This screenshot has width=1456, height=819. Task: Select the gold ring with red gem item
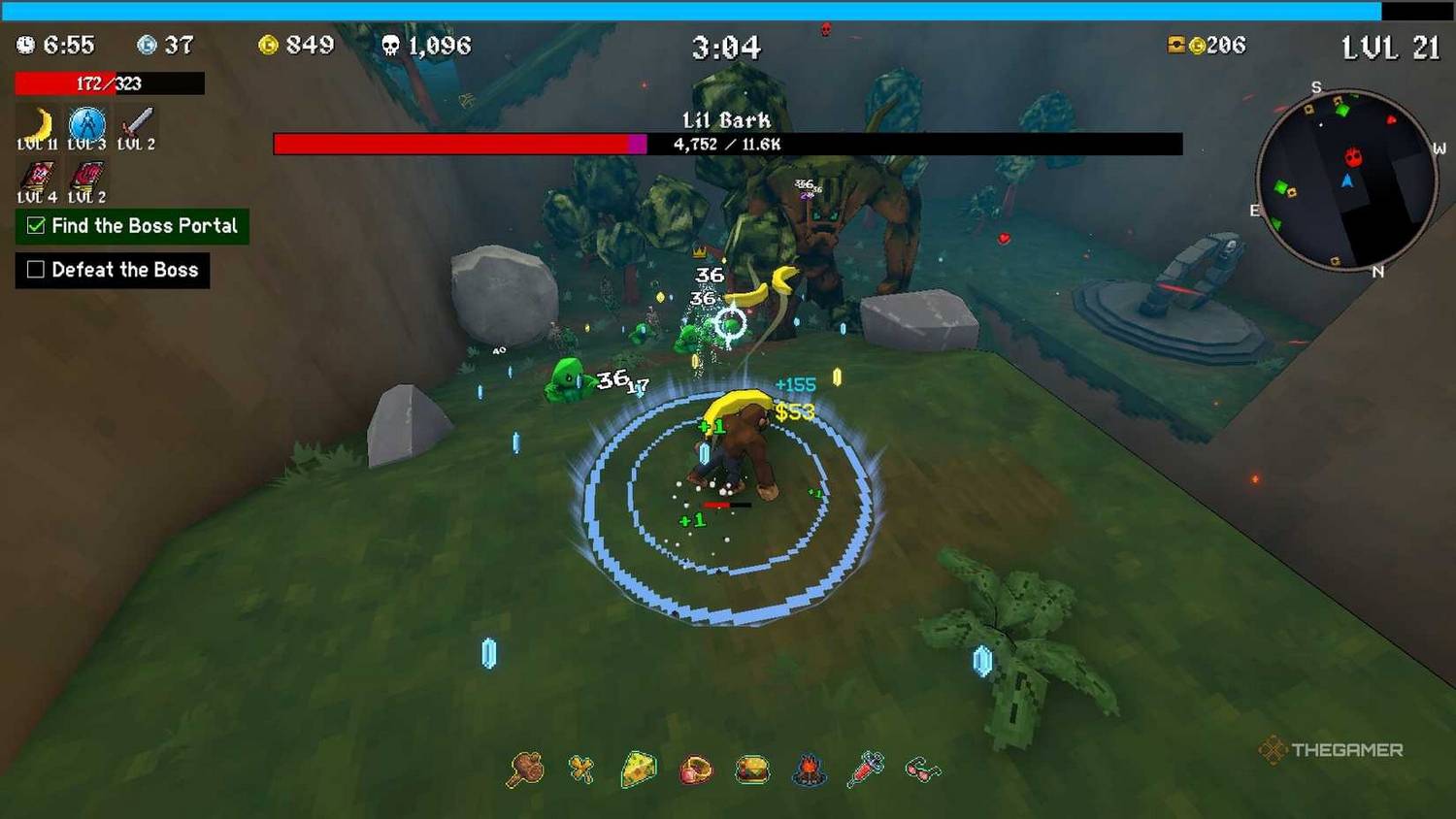695,770
